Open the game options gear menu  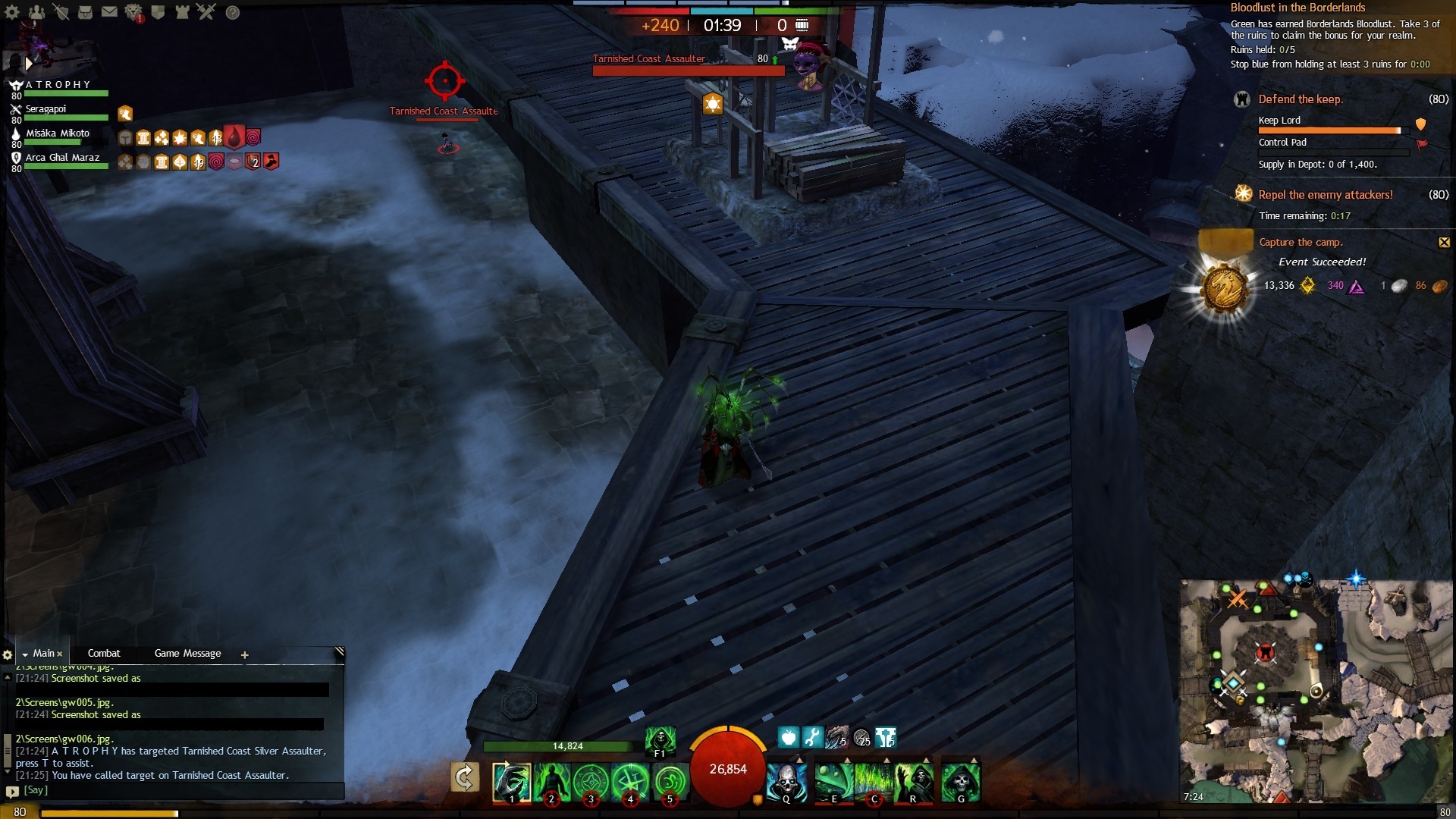coord(12,12)
